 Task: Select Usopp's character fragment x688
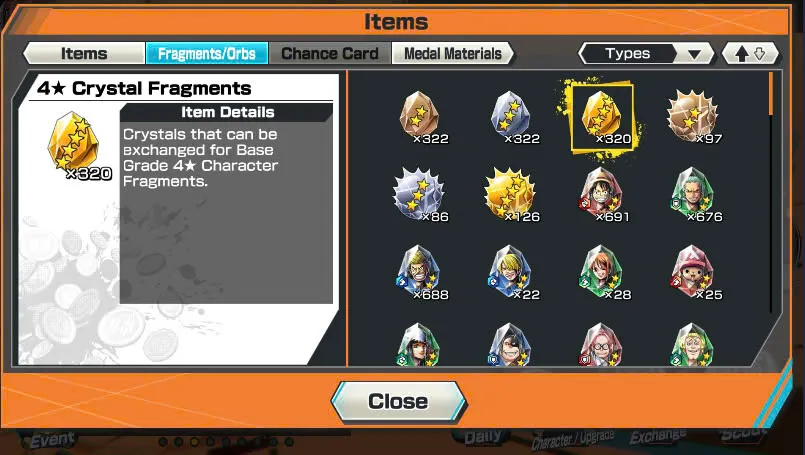click(x=418, y=270)
